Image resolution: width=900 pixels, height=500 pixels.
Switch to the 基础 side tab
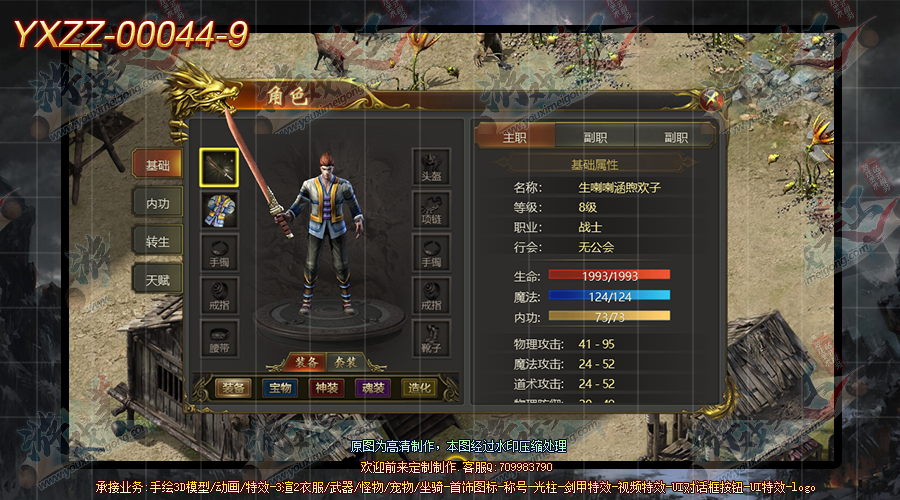(158, 165)
